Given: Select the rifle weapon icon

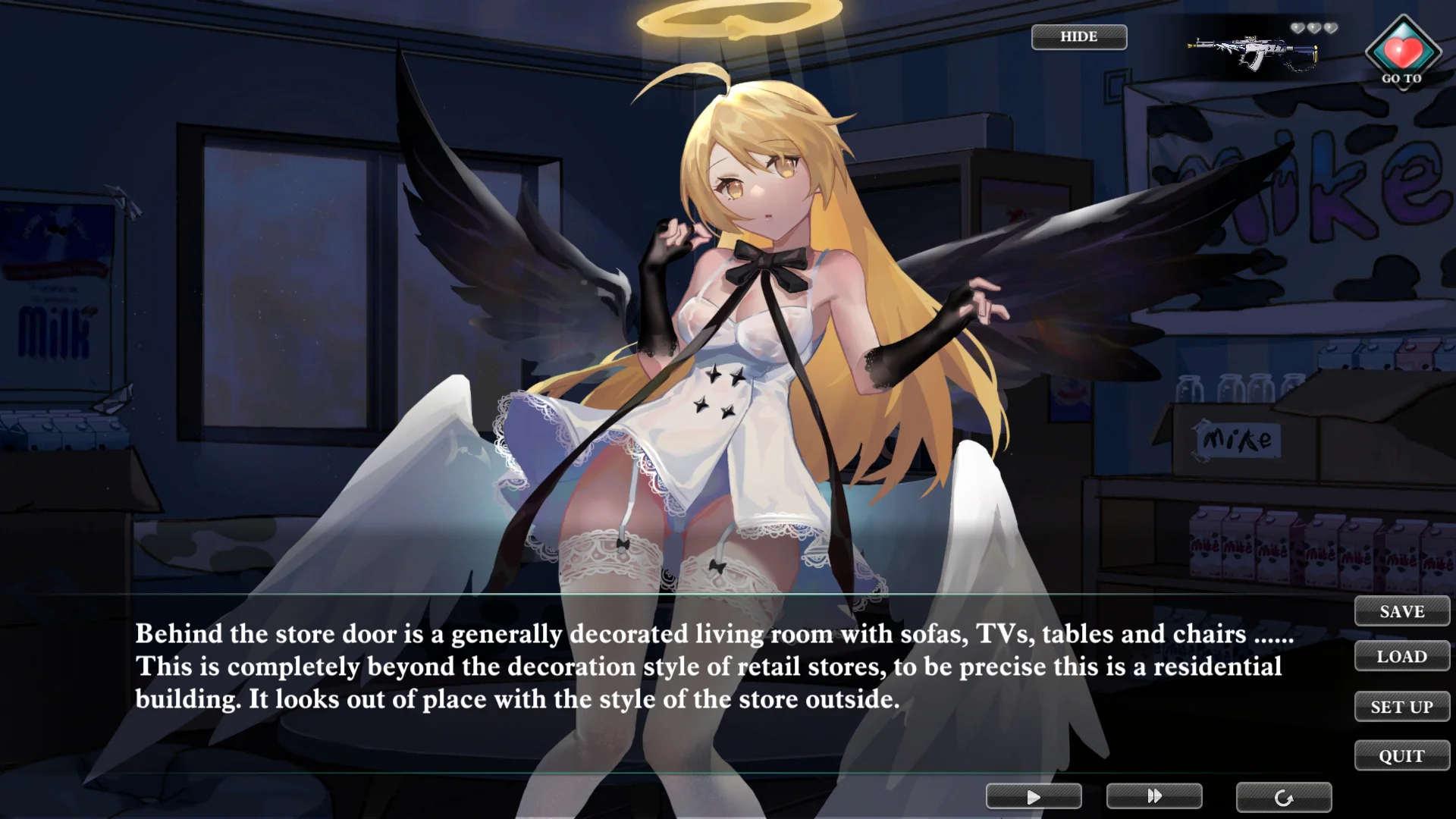Looking at the screenshot, I should point(1254,52).
